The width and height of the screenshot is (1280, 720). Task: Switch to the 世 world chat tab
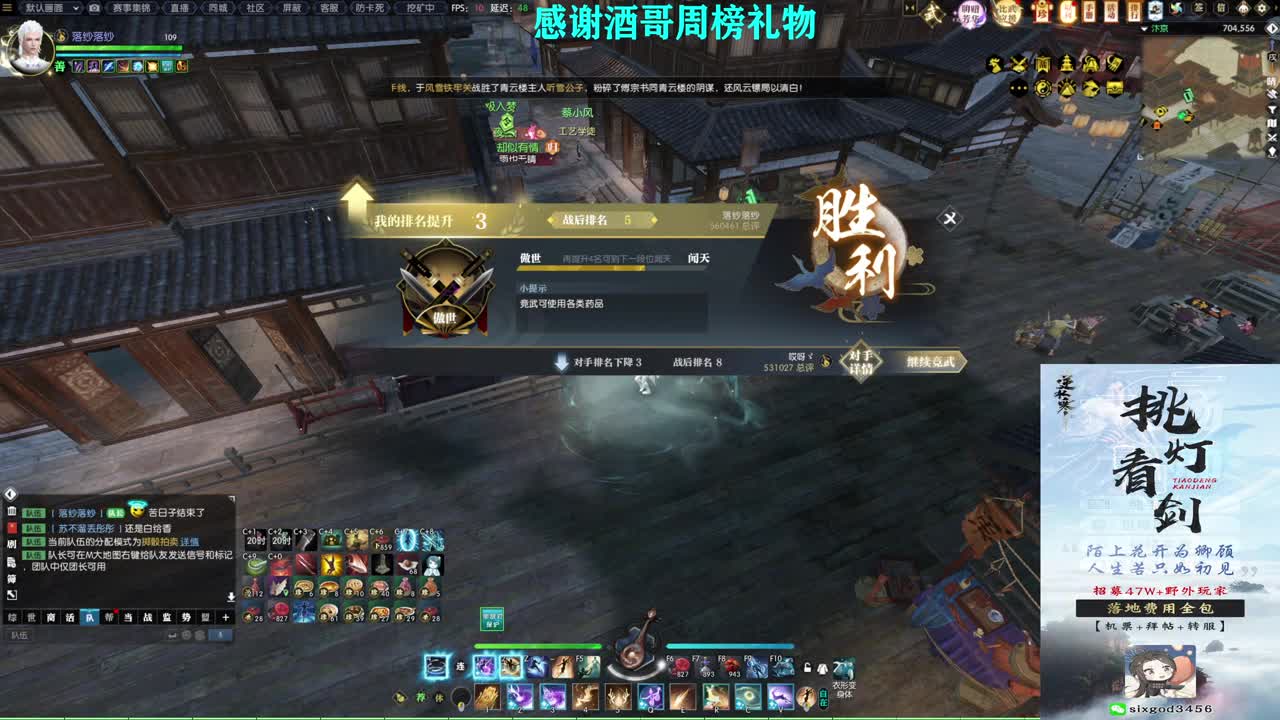pyautogui.click(x=29, y=617)
